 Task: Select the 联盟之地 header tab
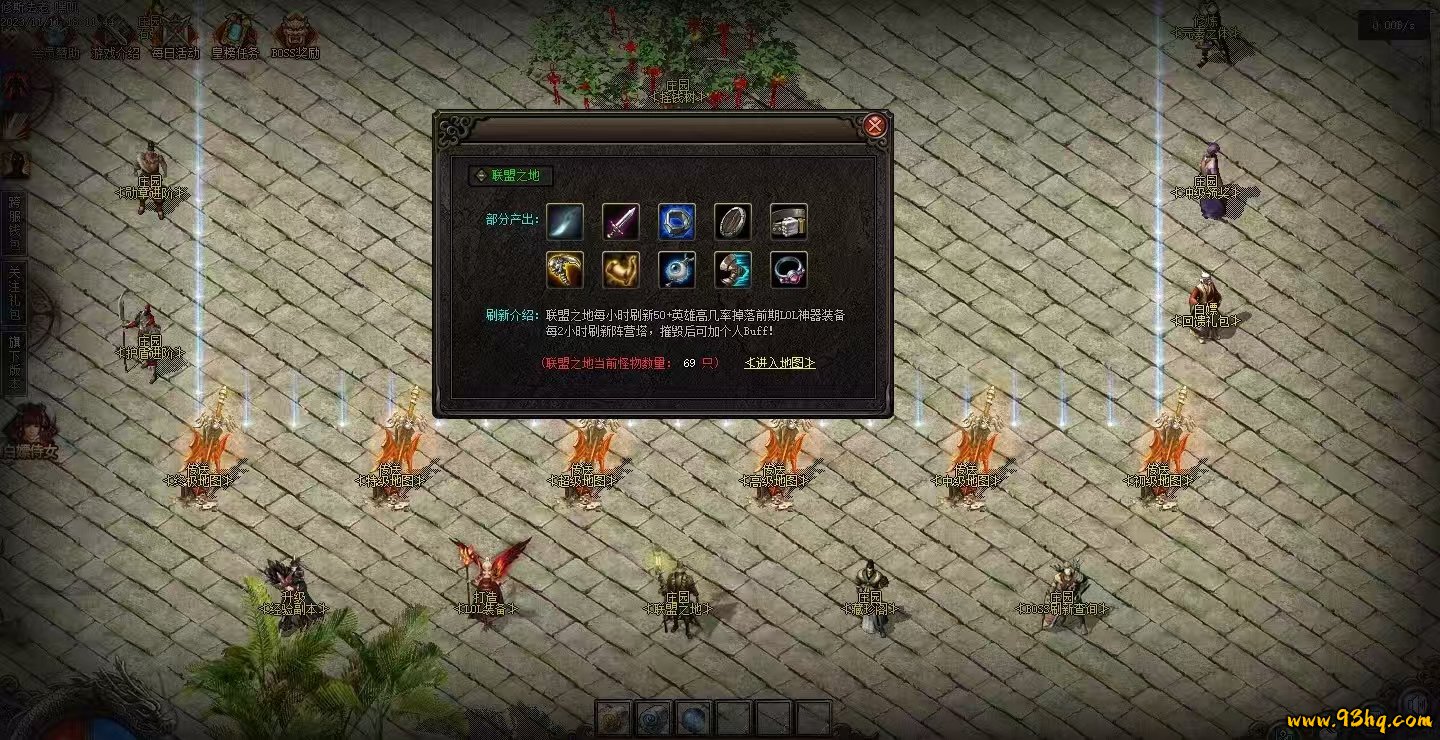(x=510, y=175)
